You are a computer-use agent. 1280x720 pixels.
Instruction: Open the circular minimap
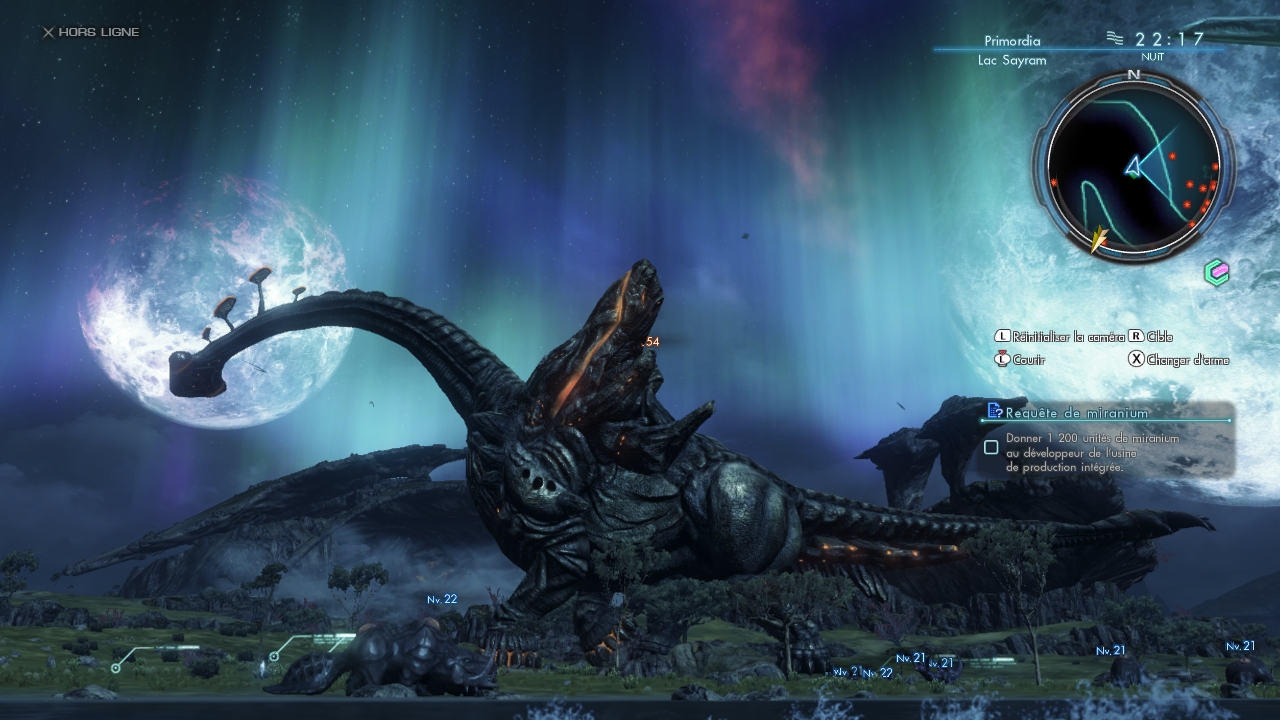coord(1133,162)
